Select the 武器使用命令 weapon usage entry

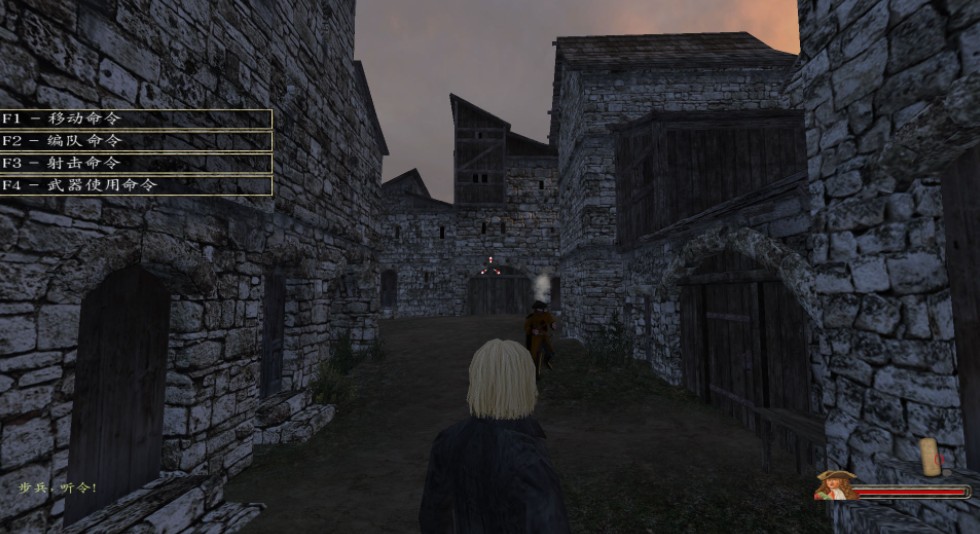(135, 185)
